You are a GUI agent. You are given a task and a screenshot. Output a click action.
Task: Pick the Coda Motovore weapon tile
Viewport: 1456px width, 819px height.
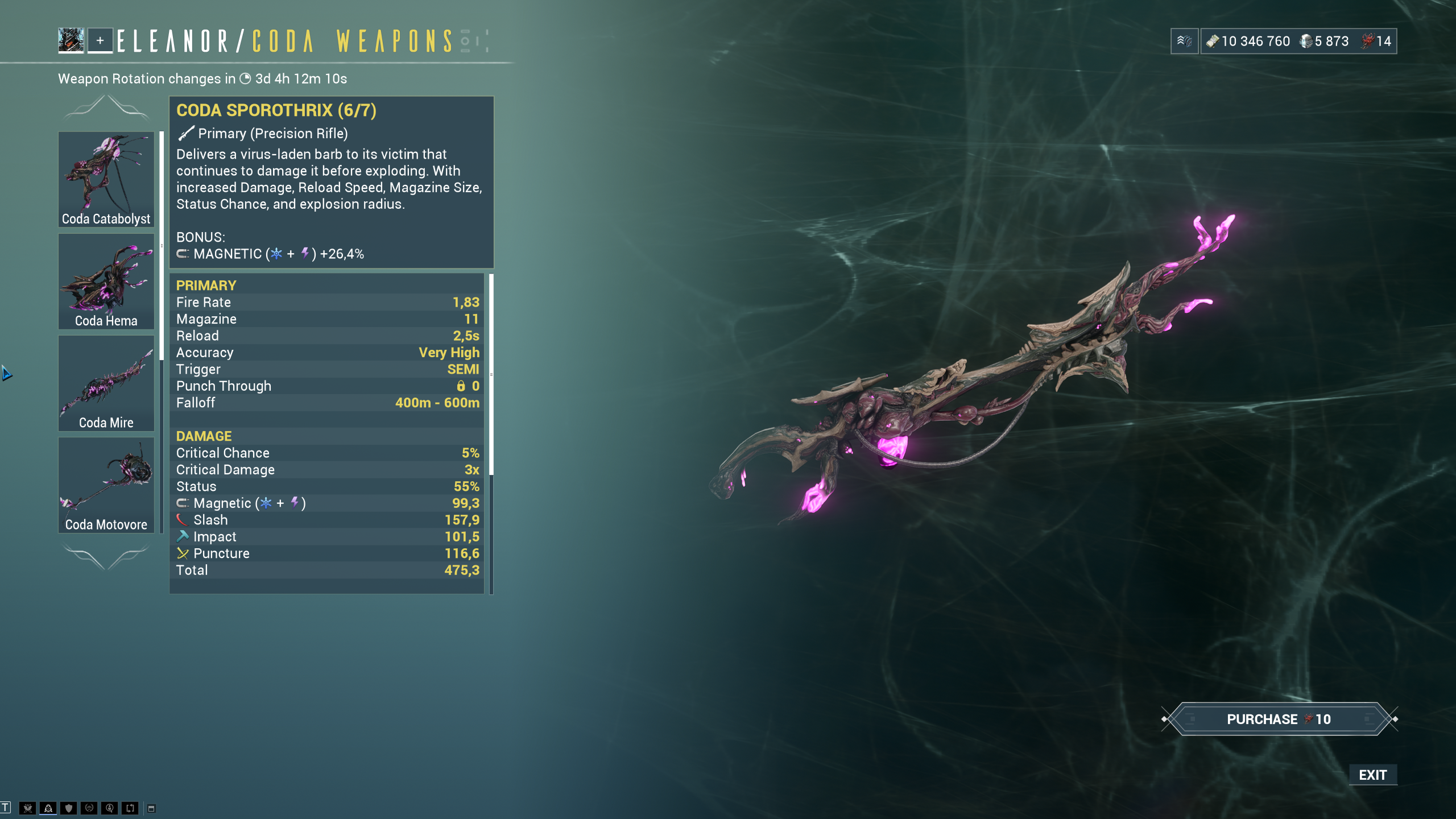[x=106, y=485]
